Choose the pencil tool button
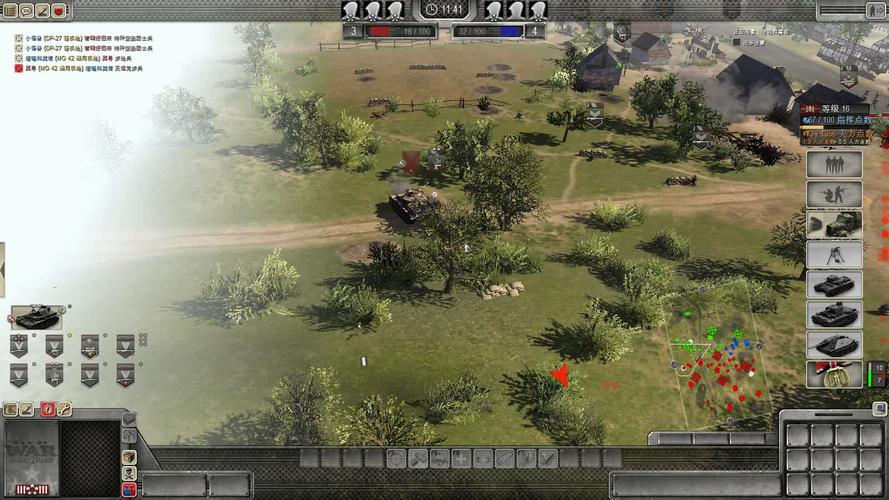This screenshot has height=500, width=889. tap(28, 409)
